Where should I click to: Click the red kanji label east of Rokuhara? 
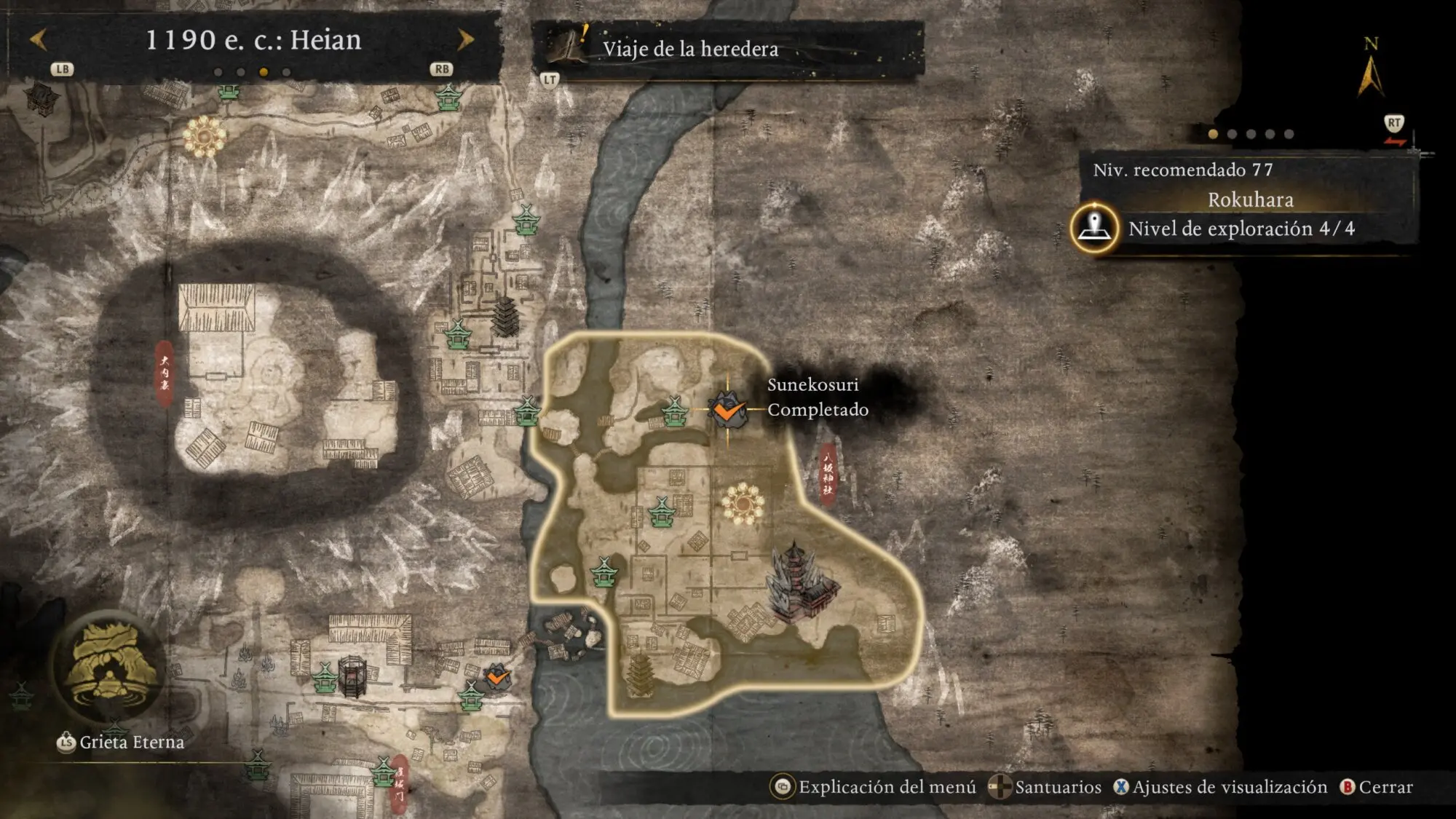click(828, 473)
